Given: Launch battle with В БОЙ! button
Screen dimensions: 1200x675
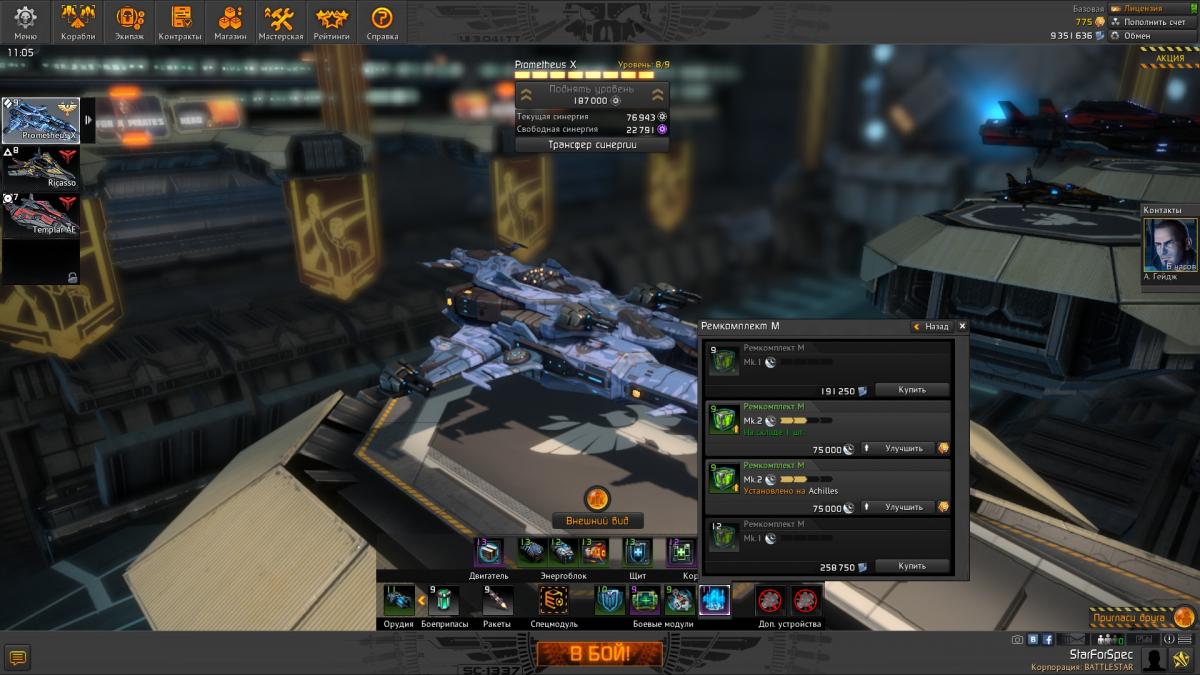Looking at the screenshot, I should pyautogui.click(x=599, y=655).
